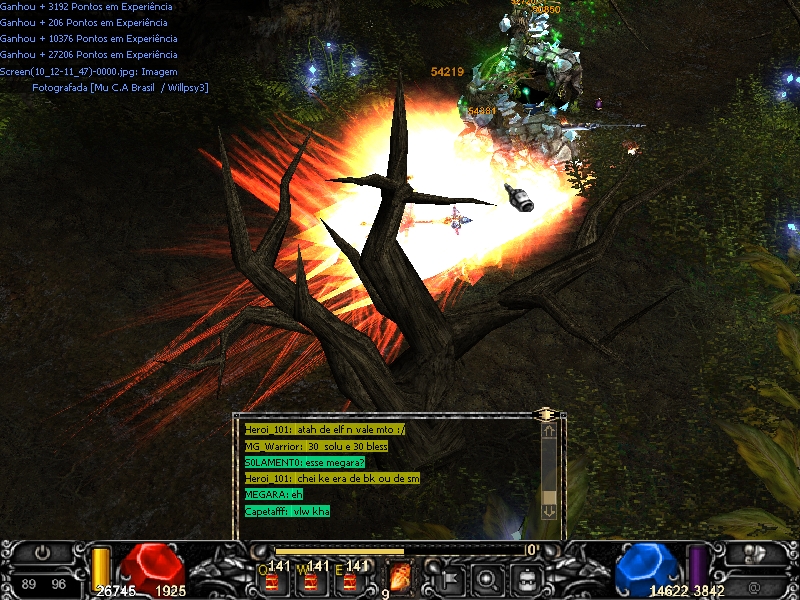Click the magnifying glass button

[x=488, y=576]
